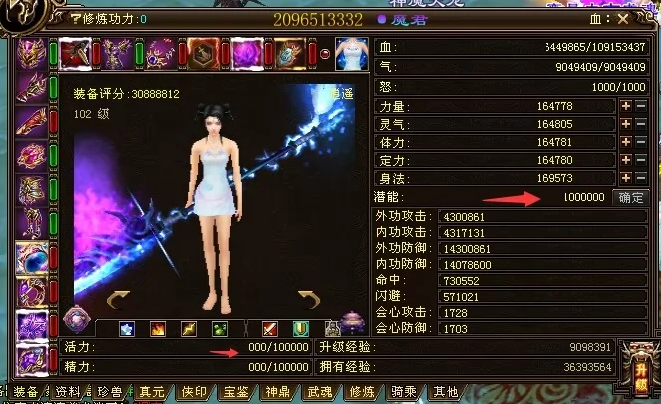Open the 侠印 tab
This screenshot has width=661, height=404.
click(x=193, y=392)
